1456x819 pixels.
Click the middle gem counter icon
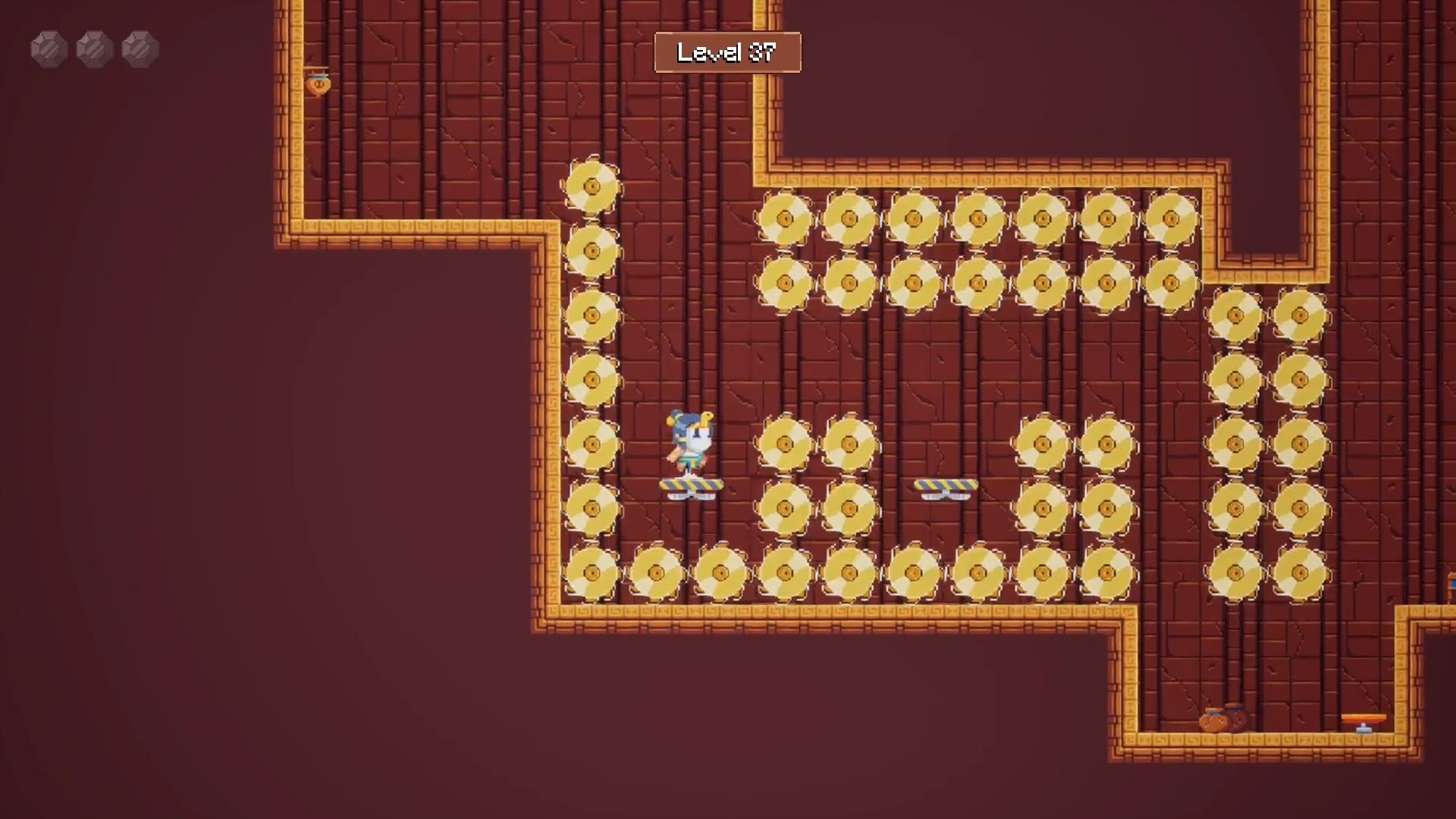96,49
